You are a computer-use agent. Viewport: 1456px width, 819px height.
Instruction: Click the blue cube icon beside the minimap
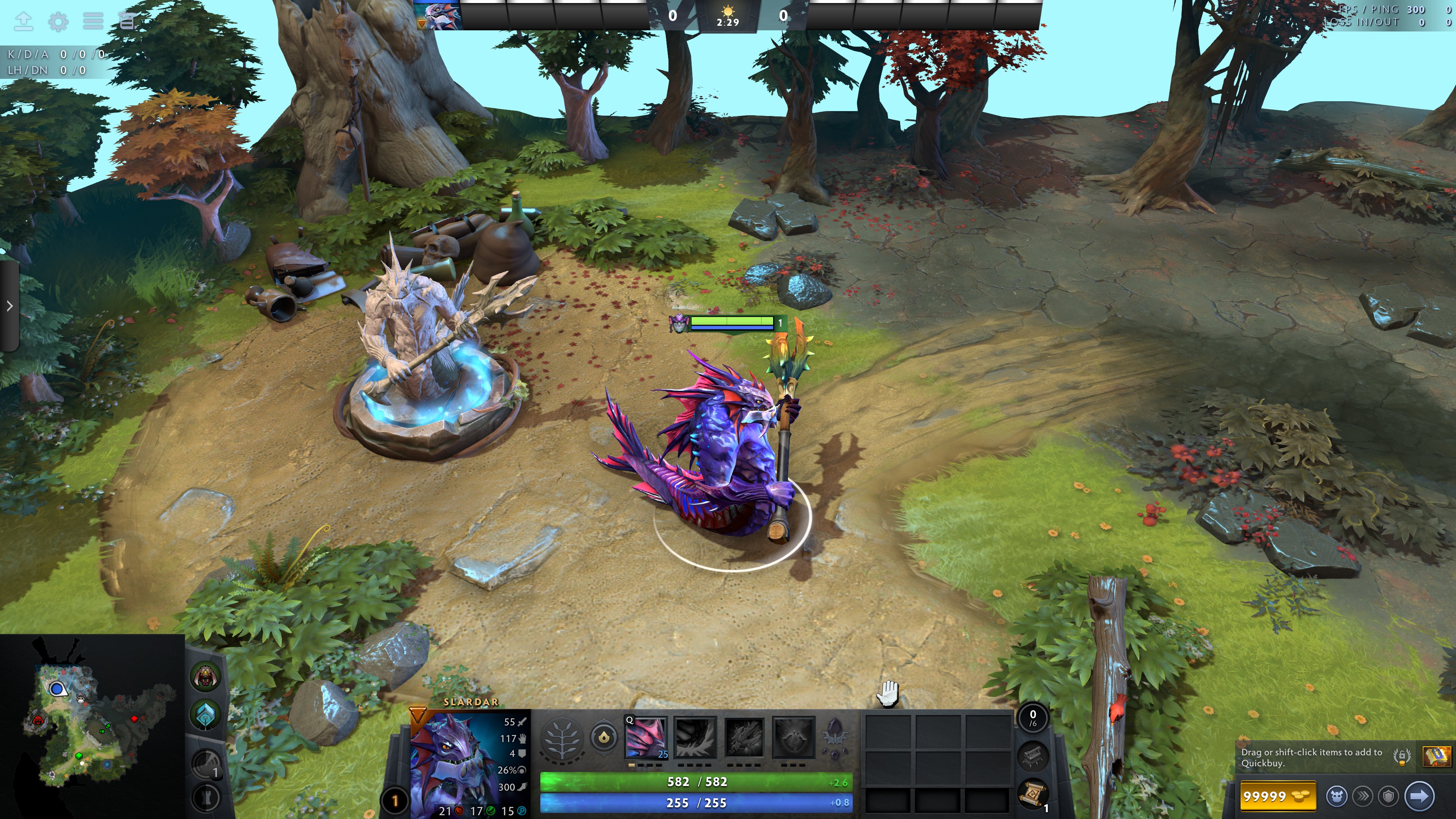pyautogui.click(x=206, y=714)
